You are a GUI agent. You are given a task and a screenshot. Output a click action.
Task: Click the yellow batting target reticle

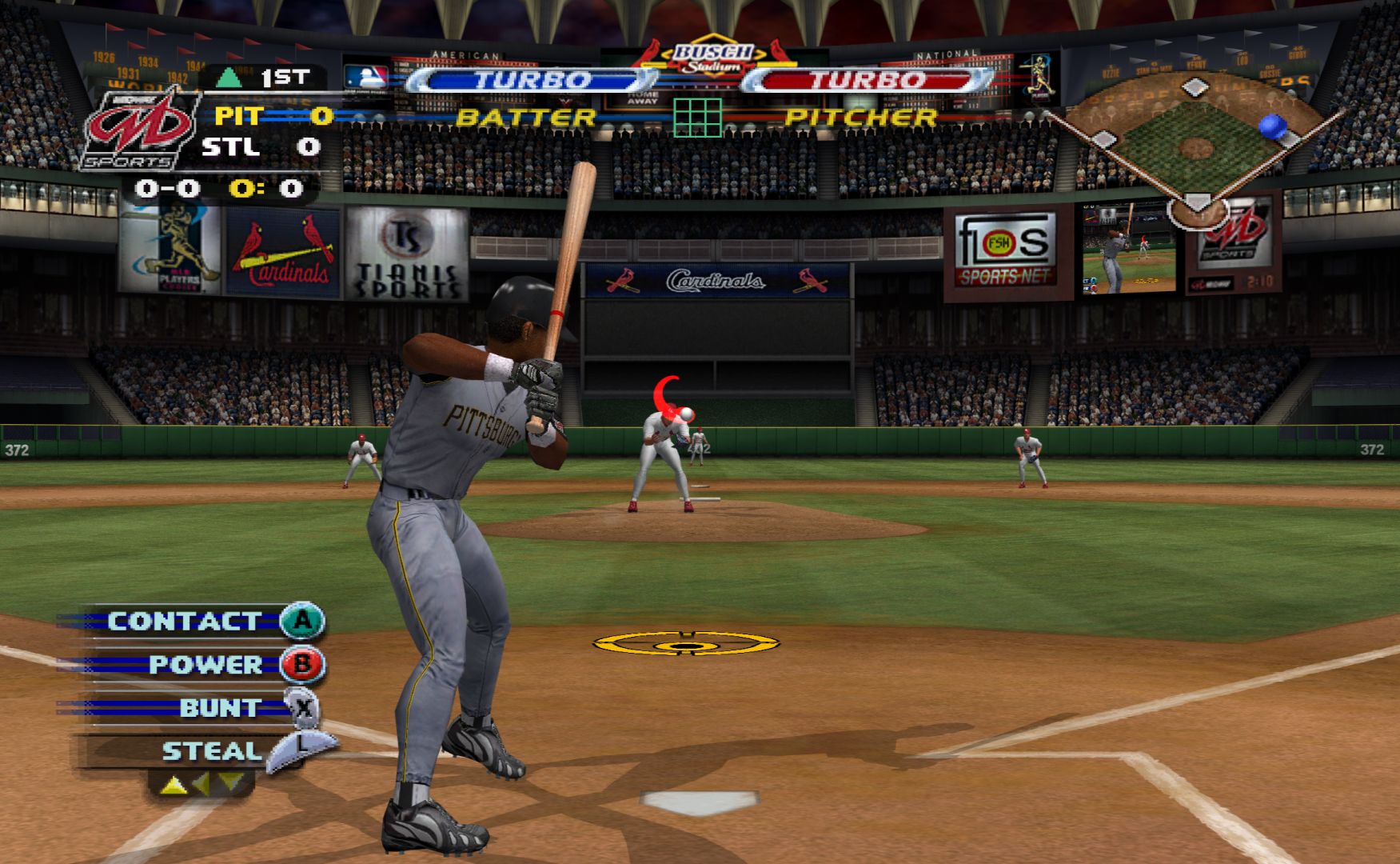coord(685,644)
